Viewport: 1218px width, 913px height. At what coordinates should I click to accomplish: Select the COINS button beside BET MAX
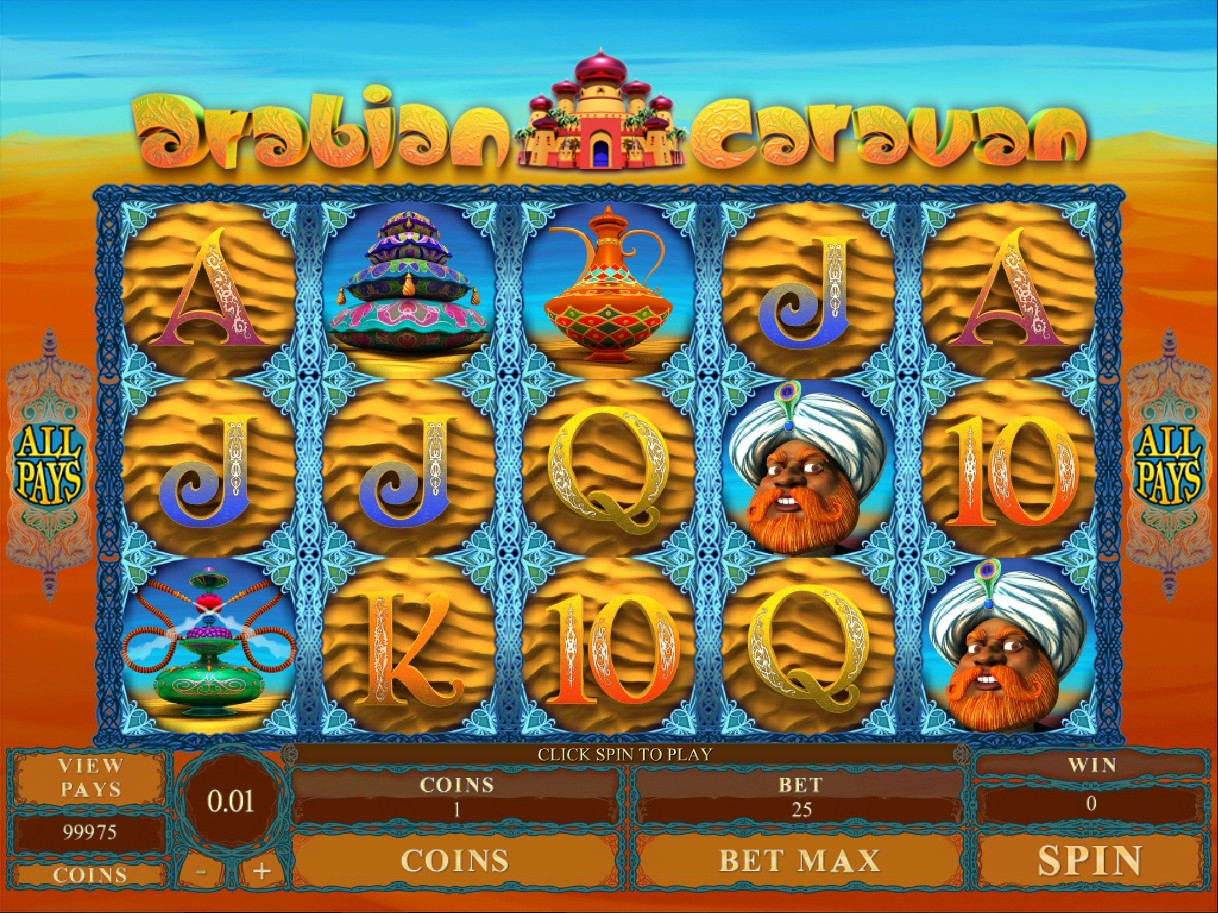pos(455,860)
